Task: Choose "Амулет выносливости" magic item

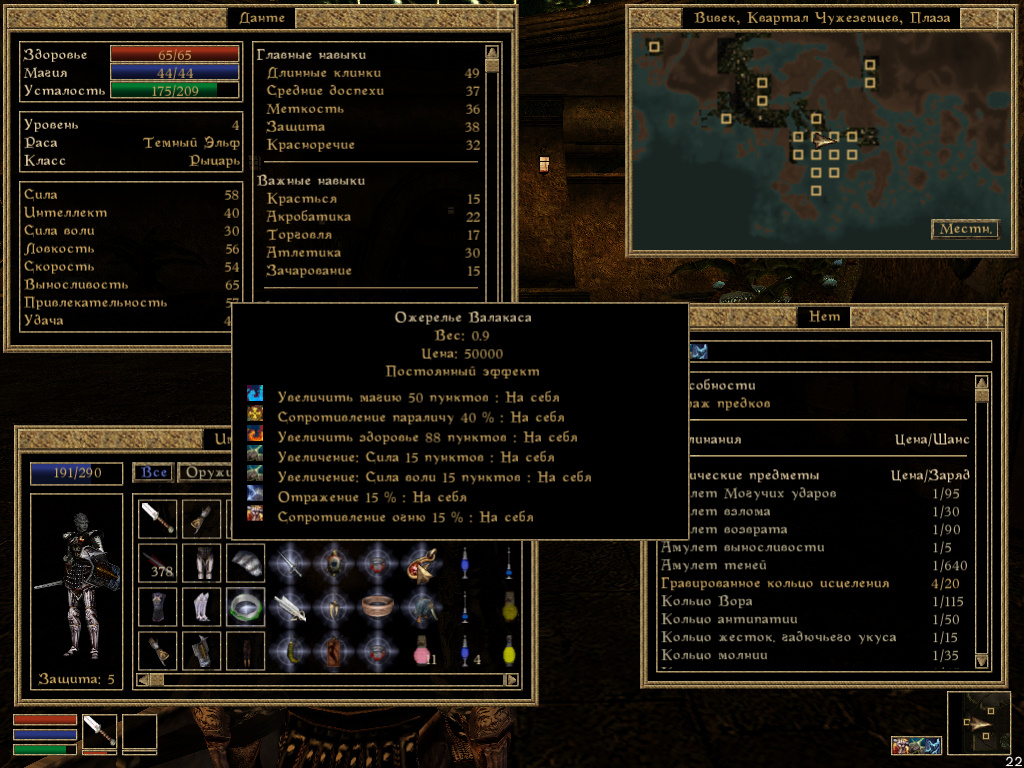Action: (742, 548)
